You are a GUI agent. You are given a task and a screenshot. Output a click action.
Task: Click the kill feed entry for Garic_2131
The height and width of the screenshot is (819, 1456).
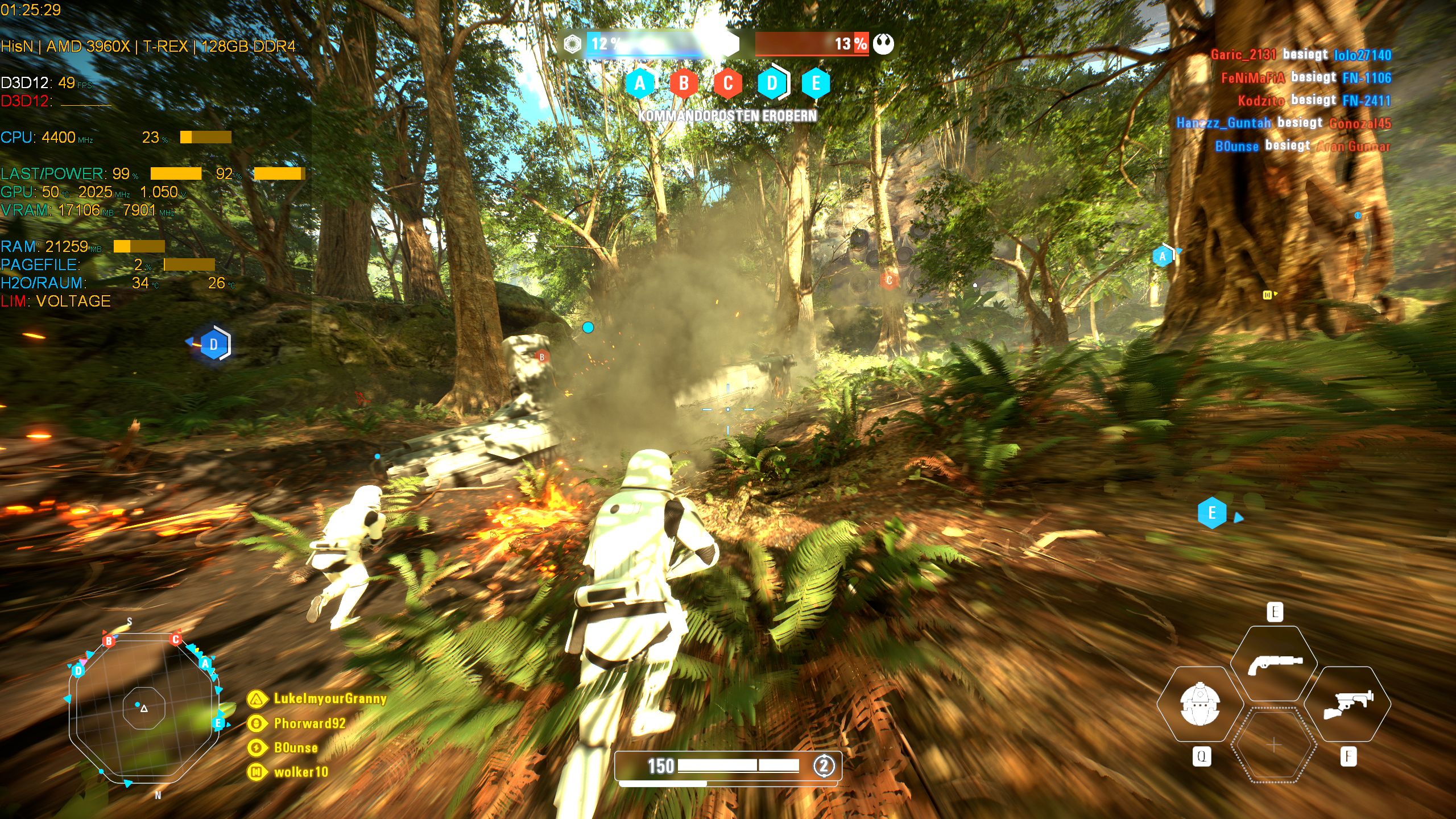coord(1243,53)
